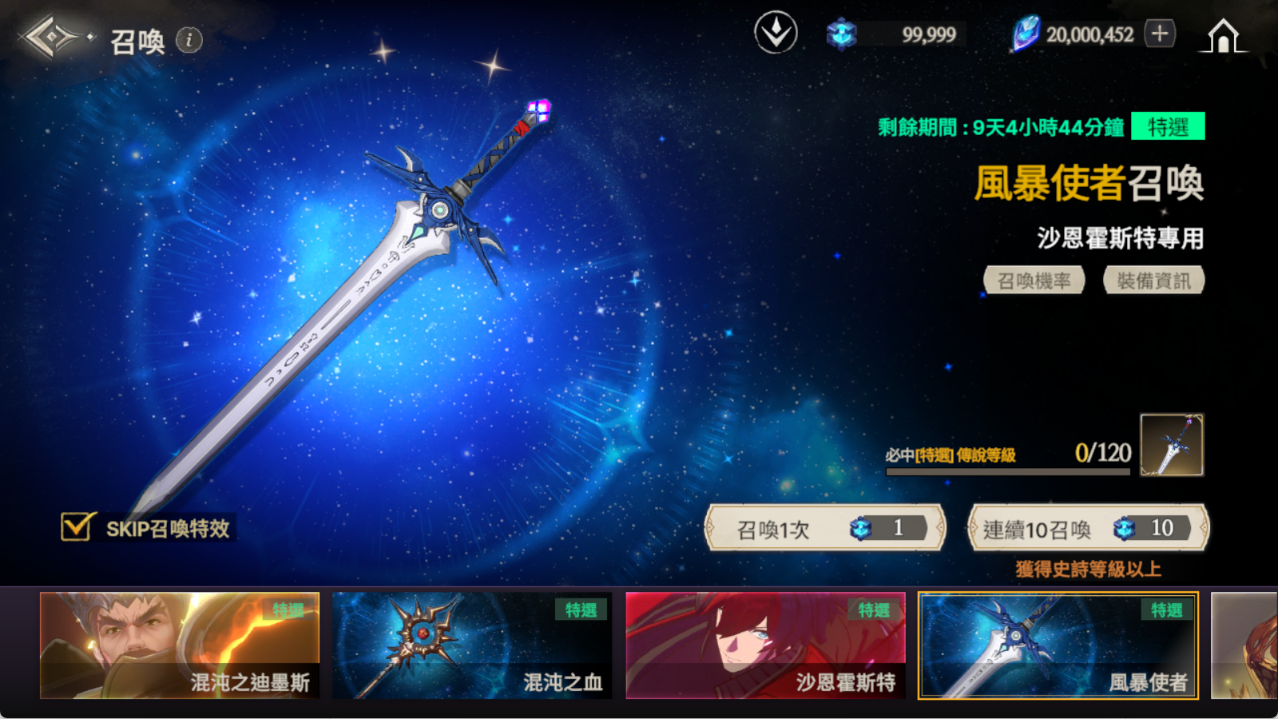Select the 混沌之迪墨斯 banner
The height and width of the screenshot is (719, 1278).
click(180, 645)
